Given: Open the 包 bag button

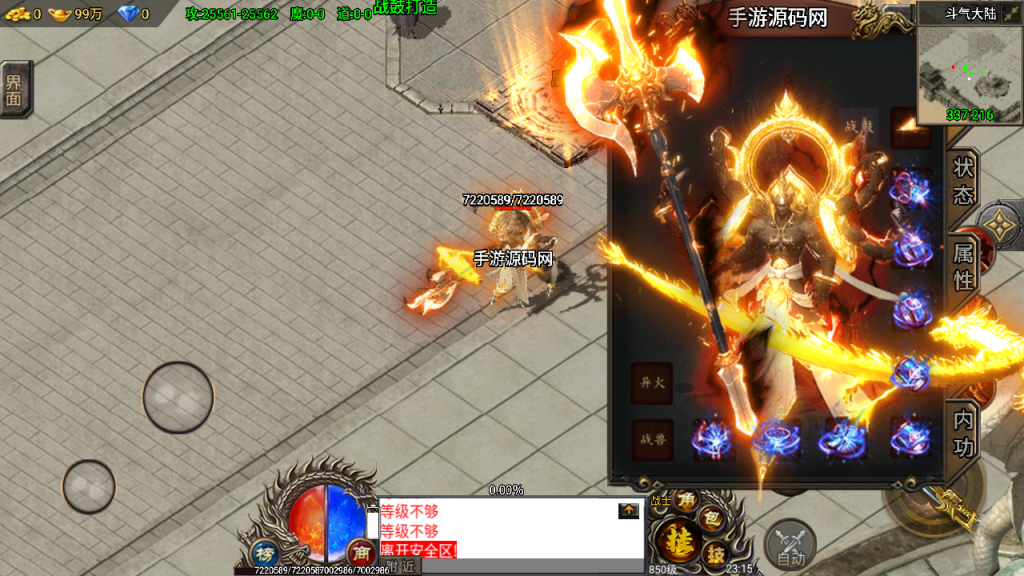Looking at the screenshot, I should 713,518.
